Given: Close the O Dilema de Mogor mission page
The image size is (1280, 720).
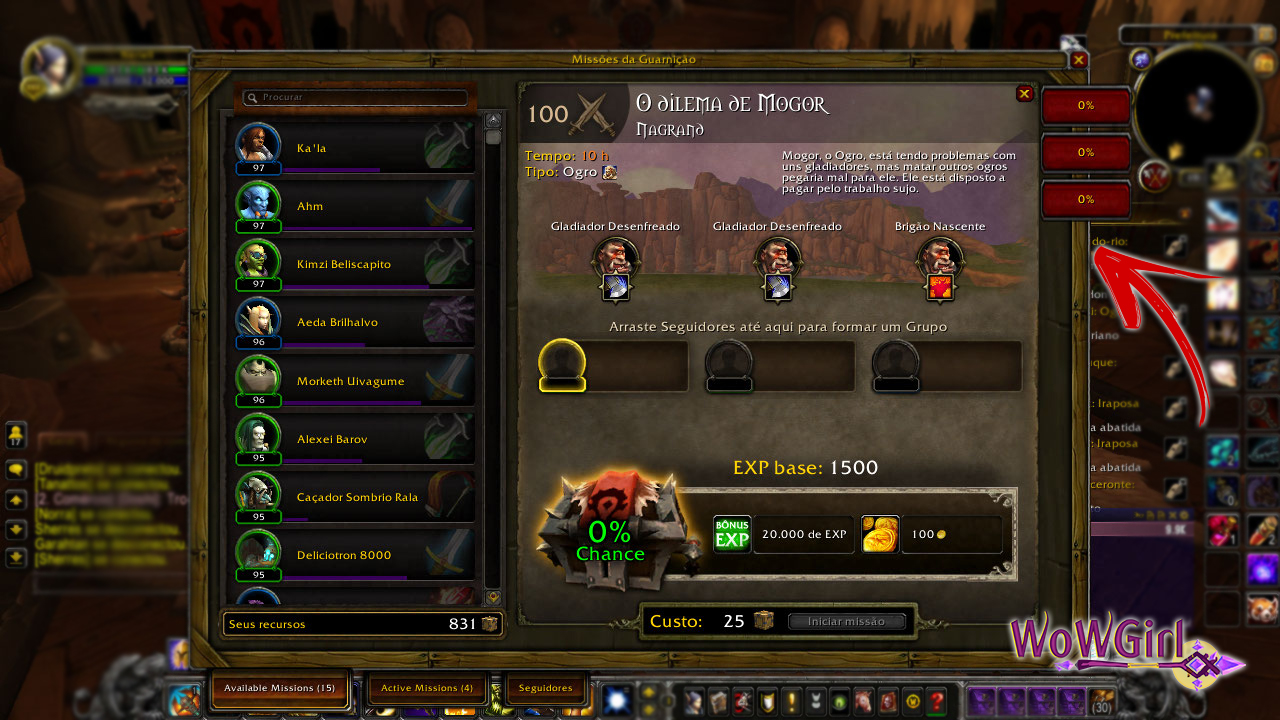Looking at the screenshot, I should [x=1024, y=93].
